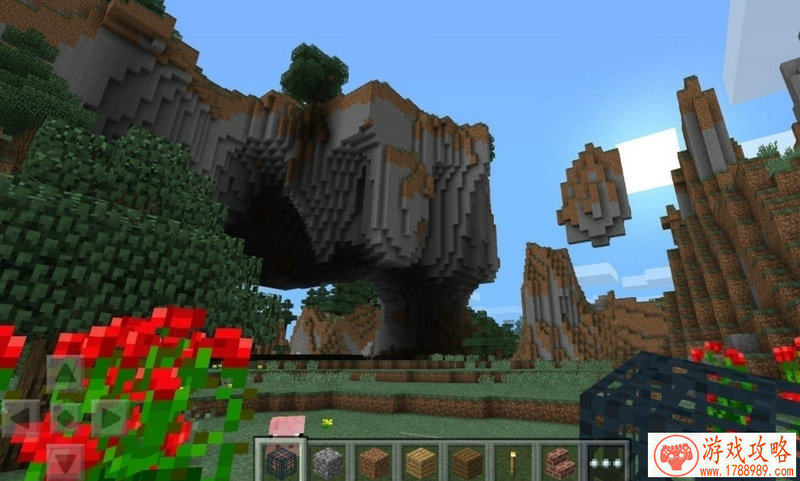This screenshot has height=481, width=800.
Task: Equip the torch from the hotbar
Action: coord(513,462)
